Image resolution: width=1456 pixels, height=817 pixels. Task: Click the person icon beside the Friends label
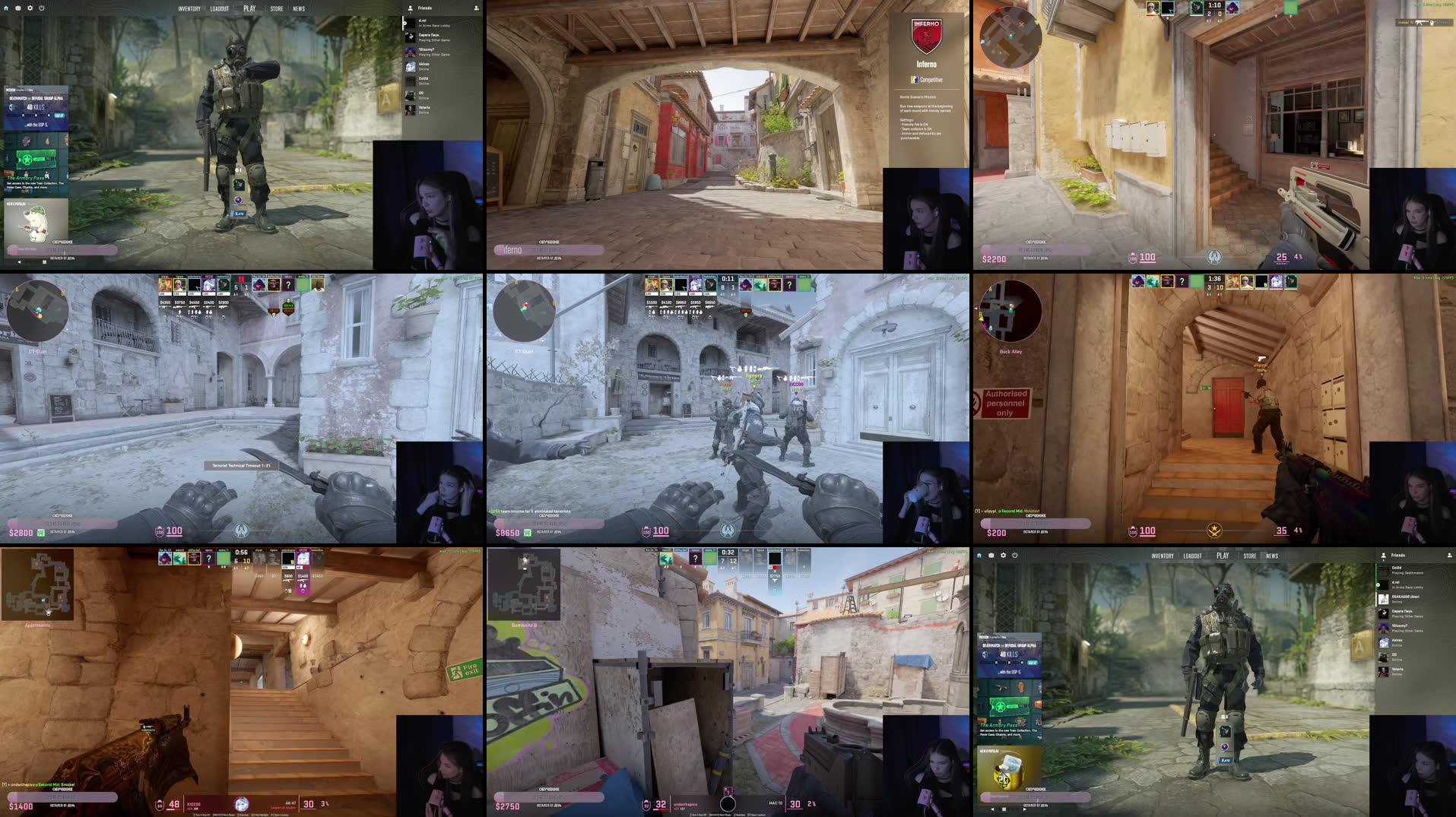click(411, 8)
